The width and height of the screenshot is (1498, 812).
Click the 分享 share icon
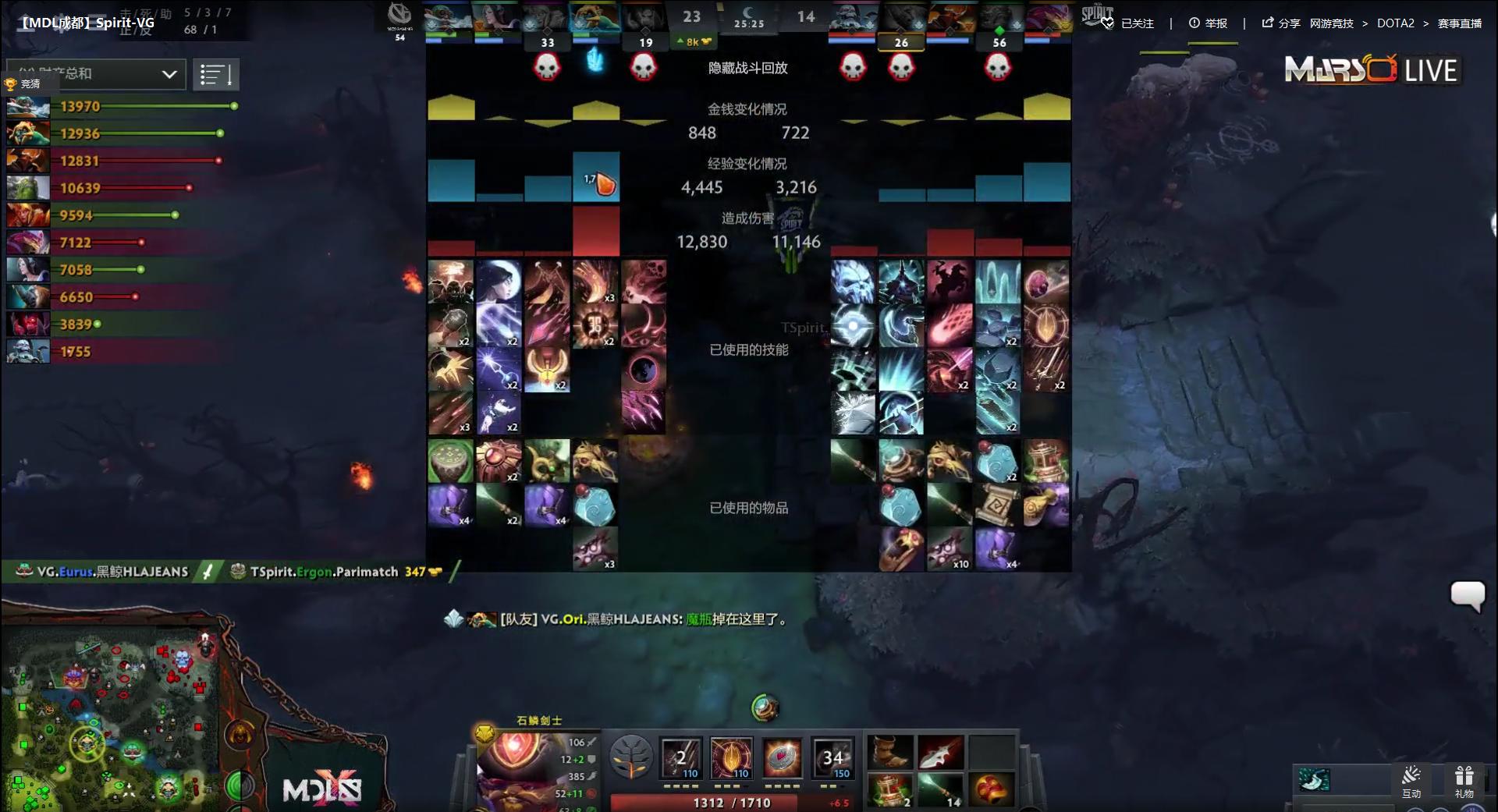(x=1265, y=23)
